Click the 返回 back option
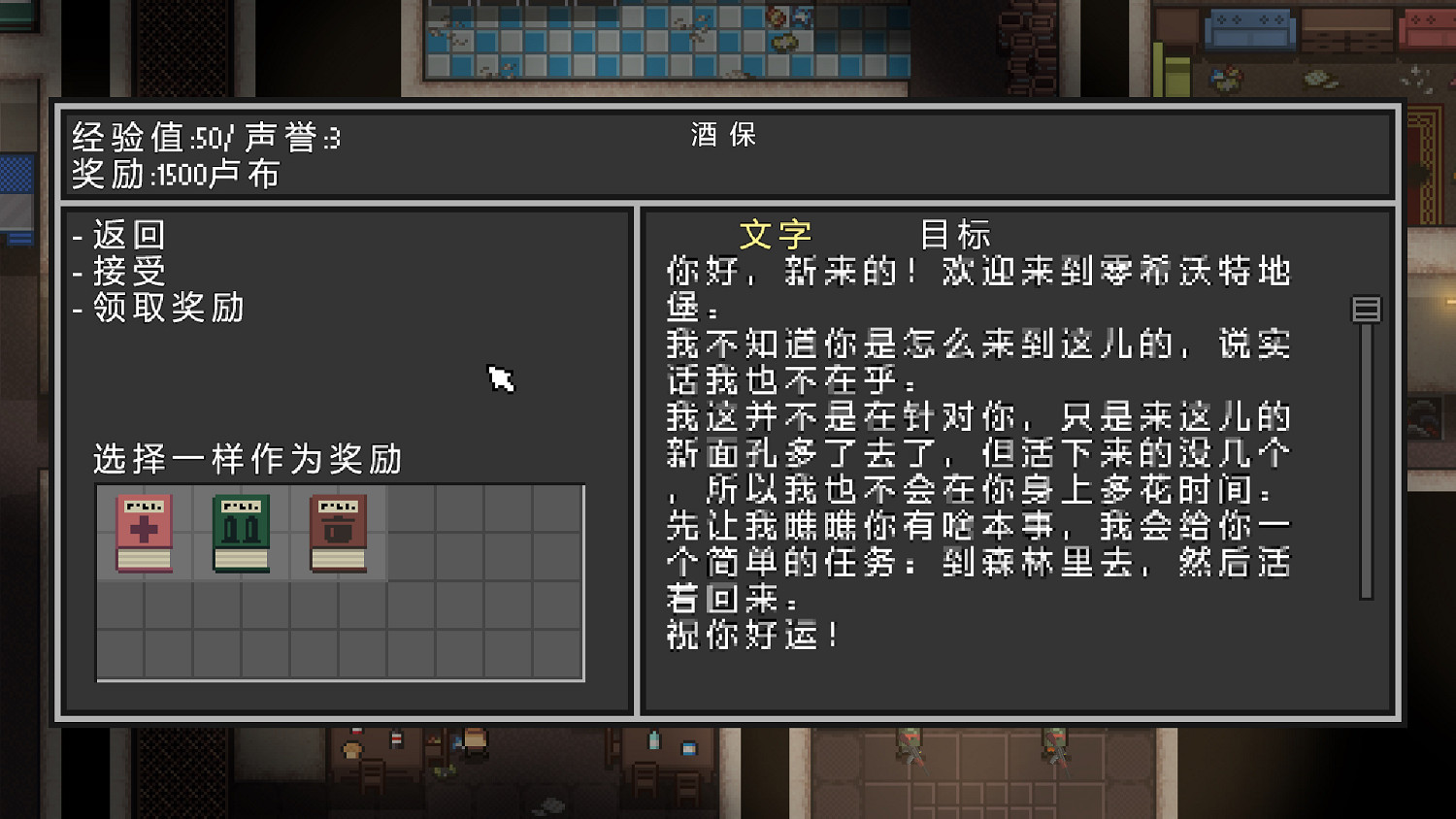The image size is (1456, 819). click(126, 234)
